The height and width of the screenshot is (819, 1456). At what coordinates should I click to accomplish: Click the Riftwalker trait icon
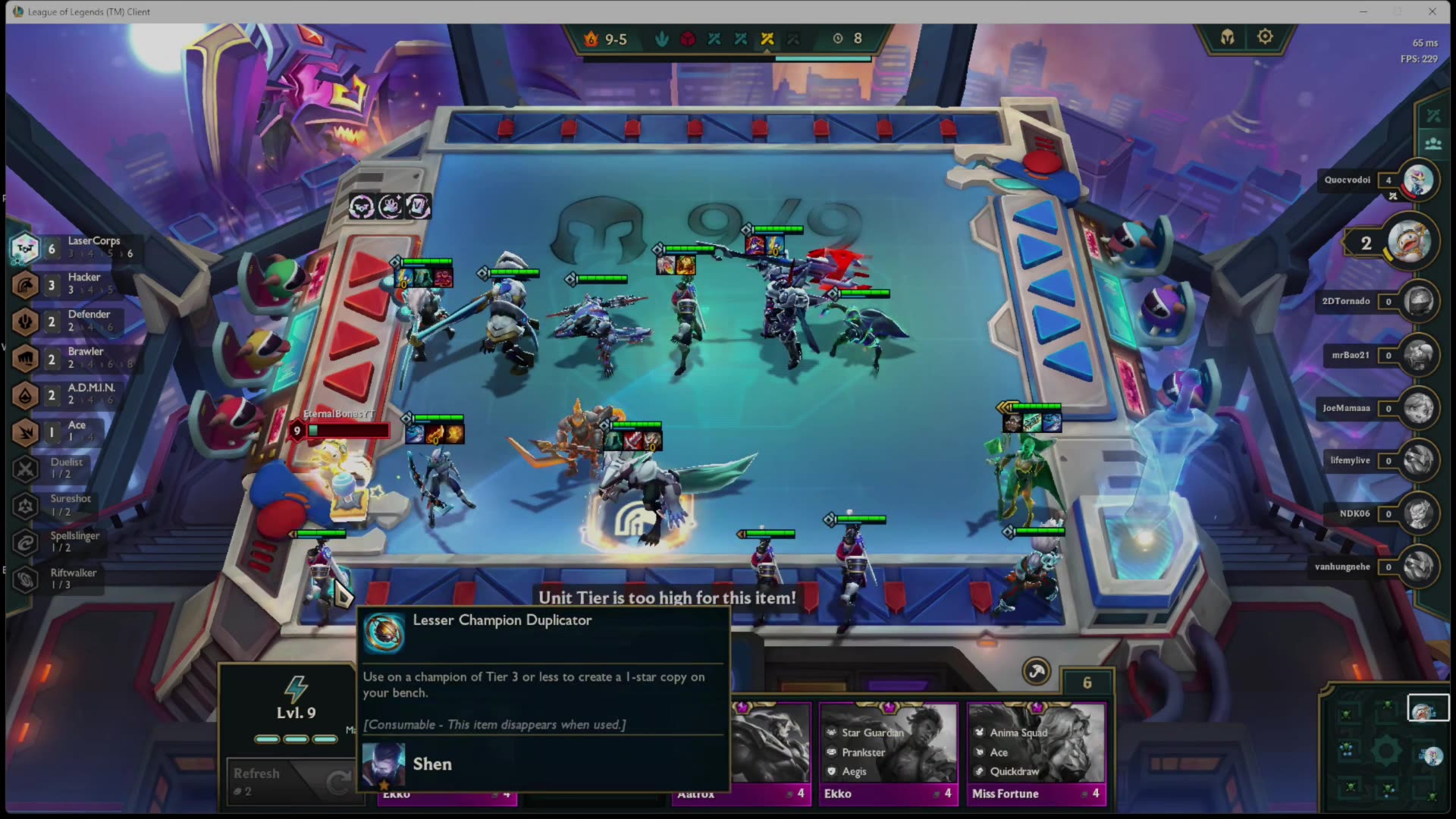25,578
